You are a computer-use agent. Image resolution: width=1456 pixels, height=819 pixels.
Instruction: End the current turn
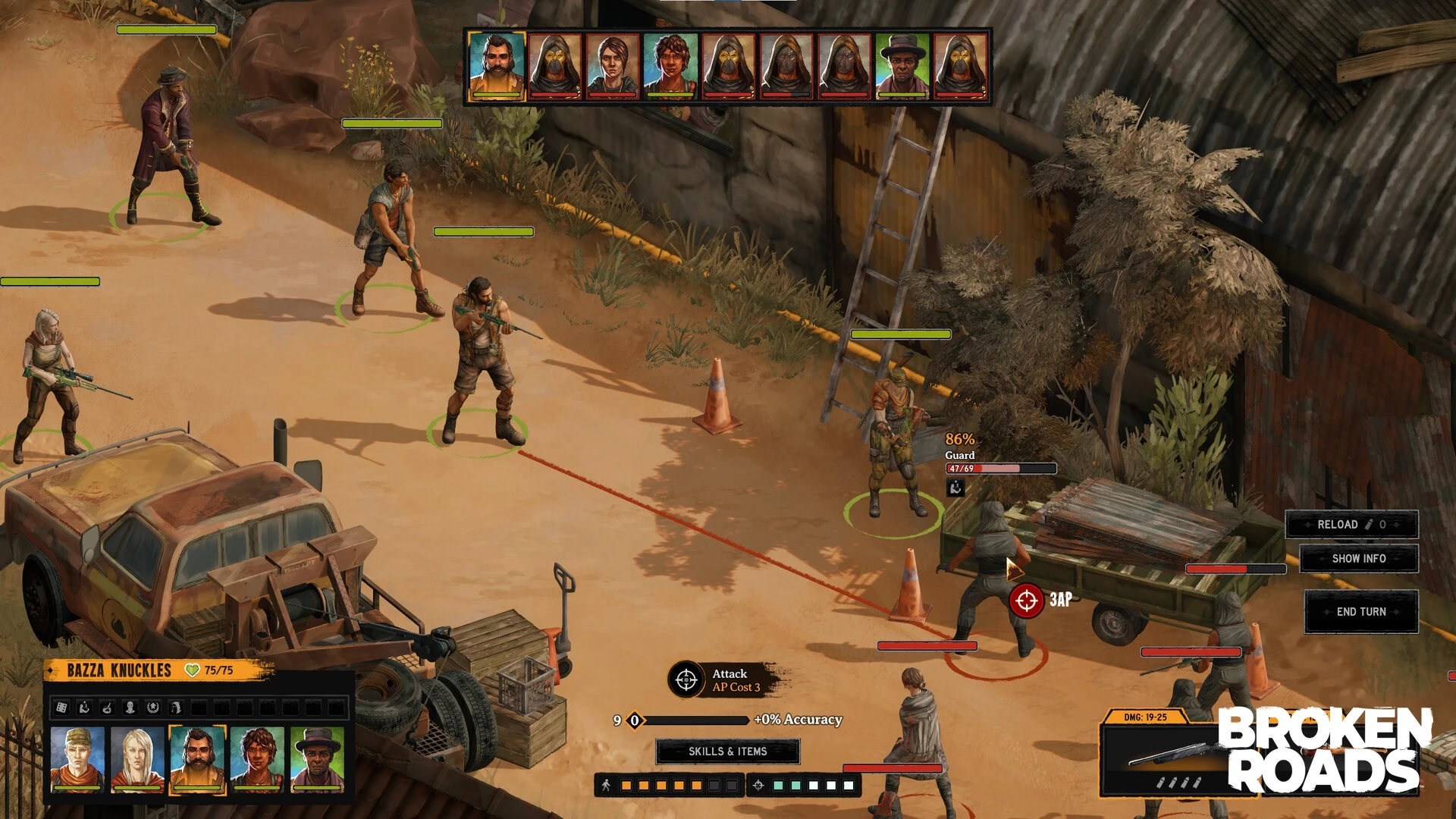coord(1361,612)
